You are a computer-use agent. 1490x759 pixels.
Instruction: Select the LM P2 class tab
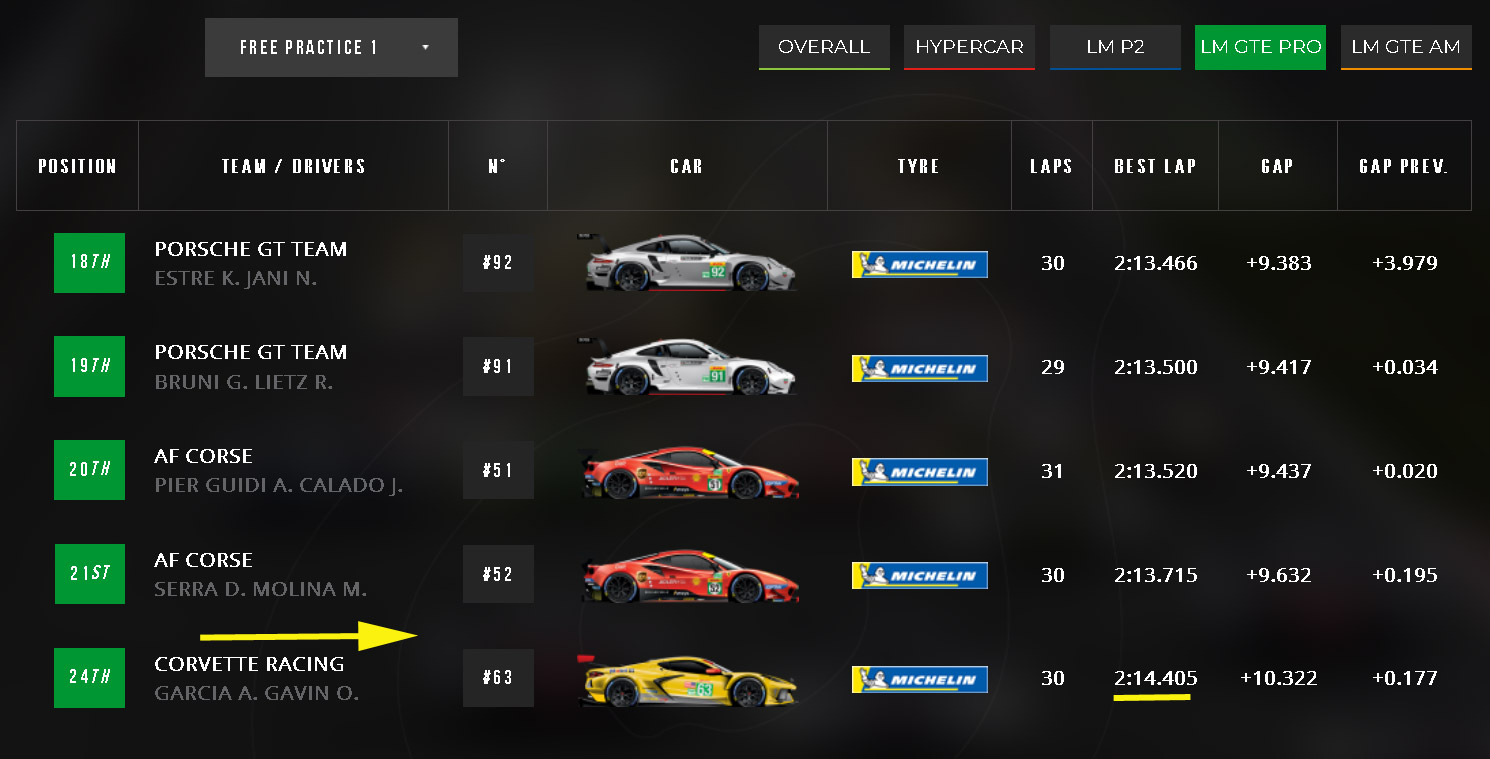(x=1115, y=47)
